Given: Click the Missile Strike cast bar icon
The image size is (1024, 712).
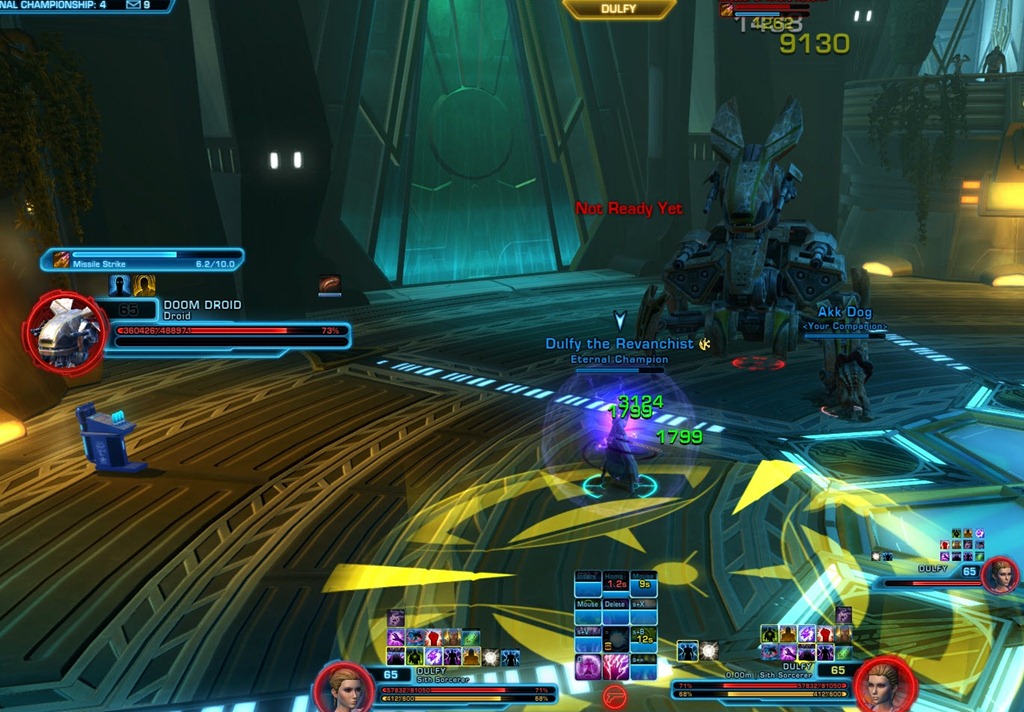Looking at the screenshot, I should 61,260.
